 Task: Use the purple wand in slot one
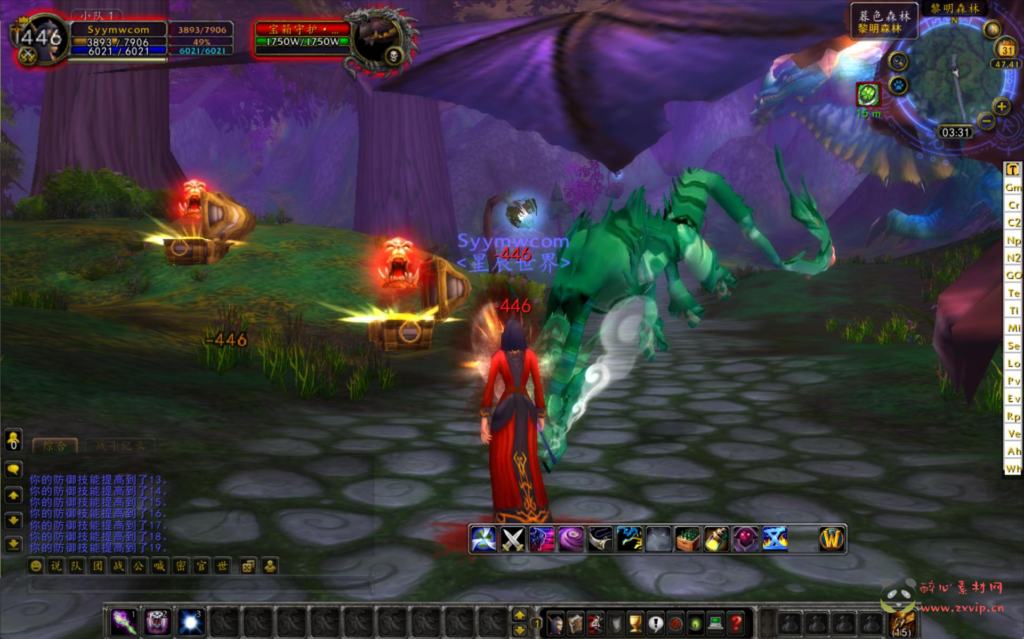pyautogui.click(x=124, y=622)
